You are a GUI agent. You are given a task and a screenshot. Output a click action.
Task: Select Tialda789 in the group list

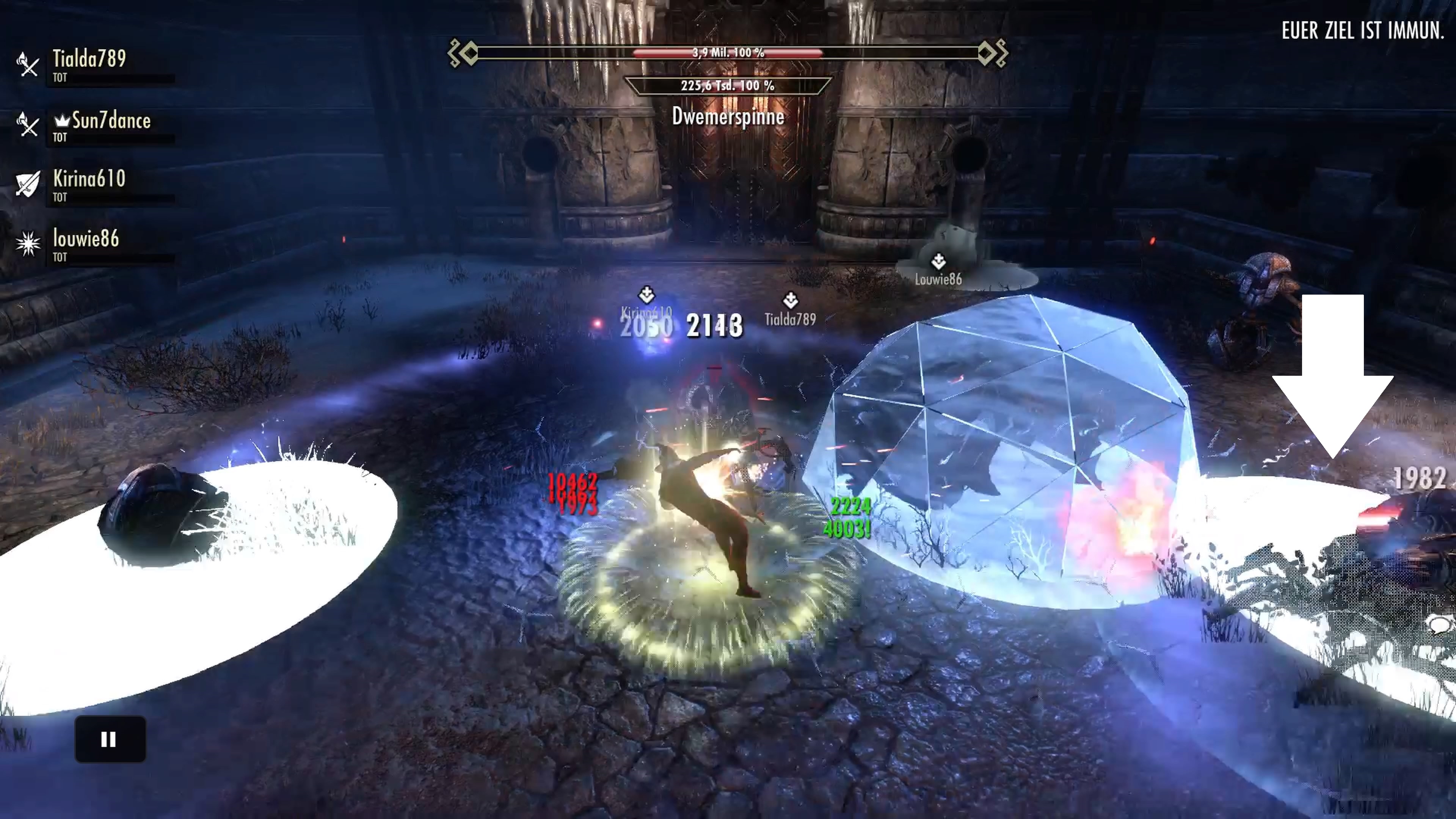pyautogui.click(x=89, y=60)
